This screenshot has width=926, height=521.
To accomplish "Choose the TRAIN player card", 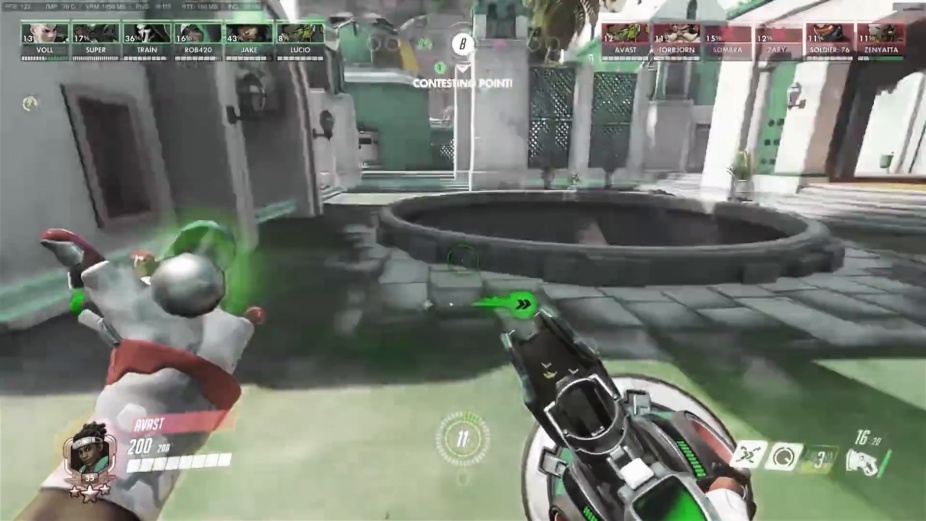I will coord(146,41).
